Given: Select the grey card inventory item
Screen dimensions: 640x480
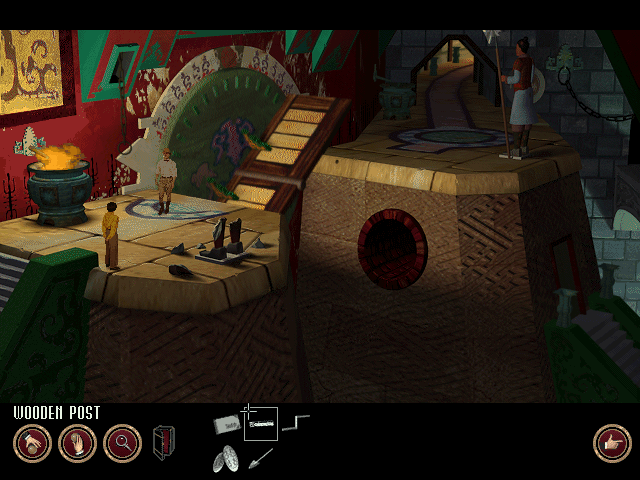Looking at the screenshot, I should pyautogui.click(x=228, y=424).
